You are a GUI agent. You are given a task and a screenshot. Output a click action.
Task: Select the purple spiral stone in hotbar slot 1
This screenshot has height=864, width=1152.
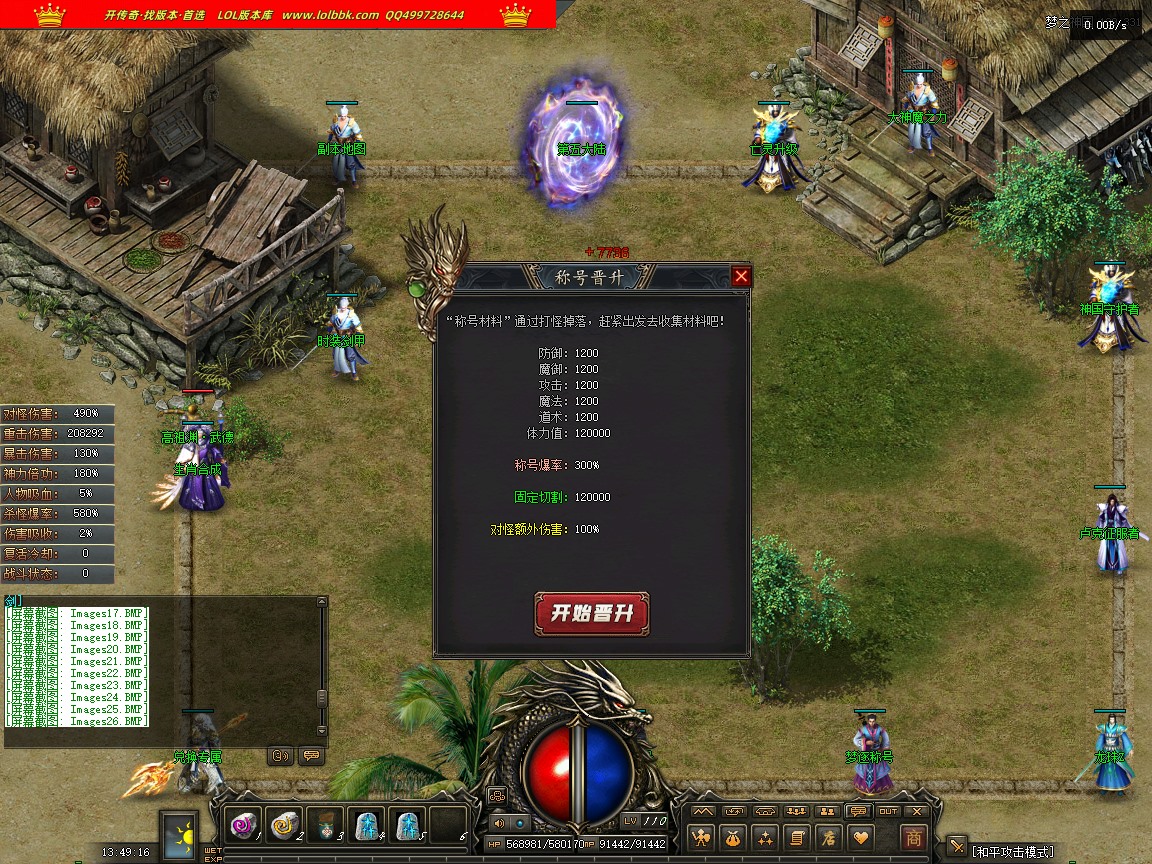pos(244,825)
